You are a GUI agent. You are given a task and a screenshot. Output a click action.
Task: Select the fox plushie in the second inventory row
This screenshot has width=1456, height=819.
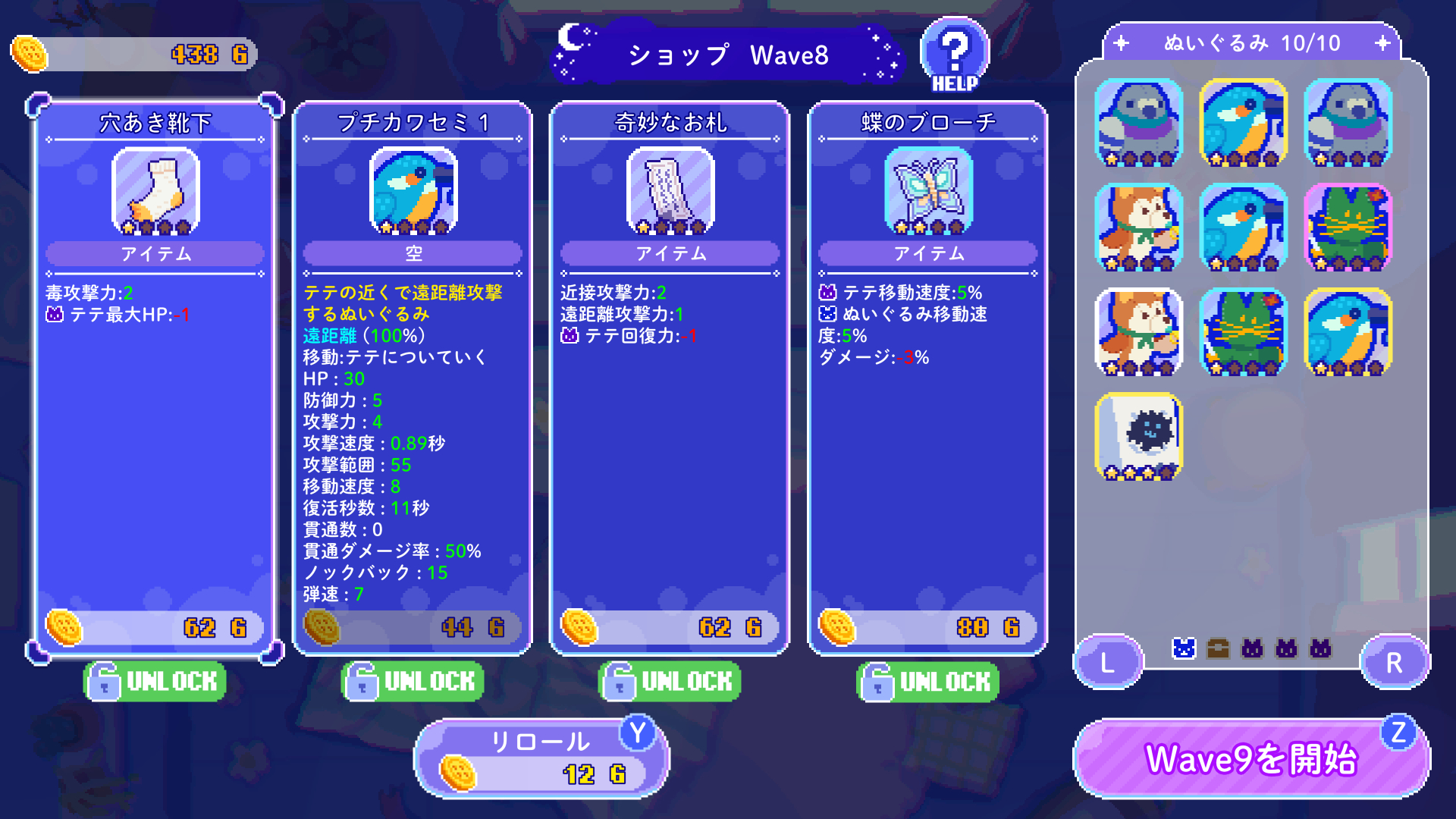pyautogui.click(x=1137, y=231)
